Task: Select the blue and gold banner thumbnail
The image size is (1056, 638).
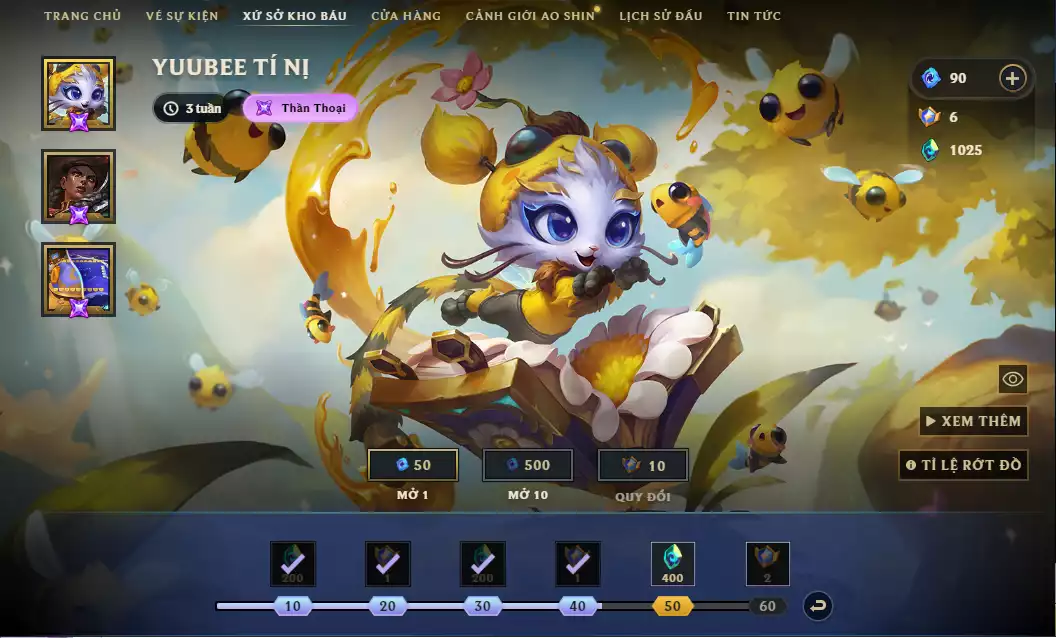Action: [x=78, y=280]
